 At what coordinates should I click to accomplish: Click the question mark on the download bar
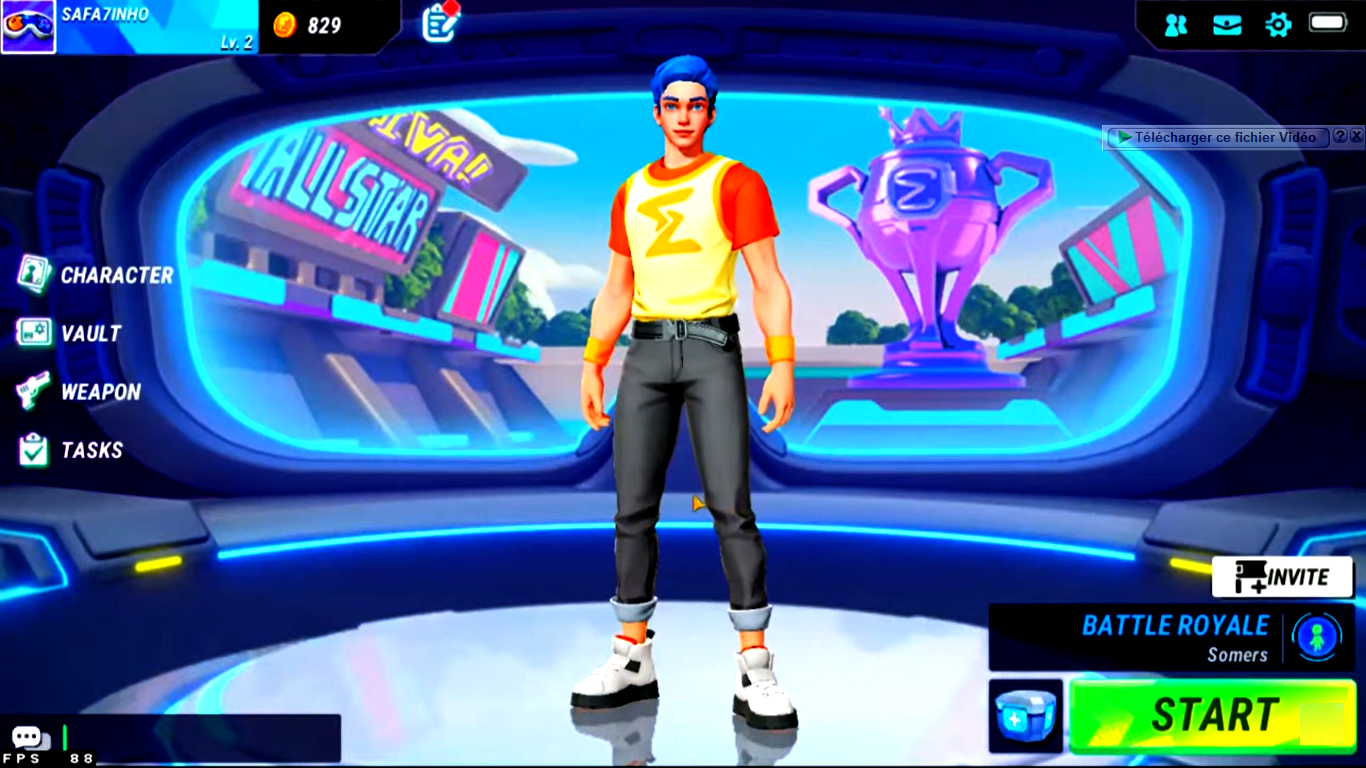[x=1340, y=136]
